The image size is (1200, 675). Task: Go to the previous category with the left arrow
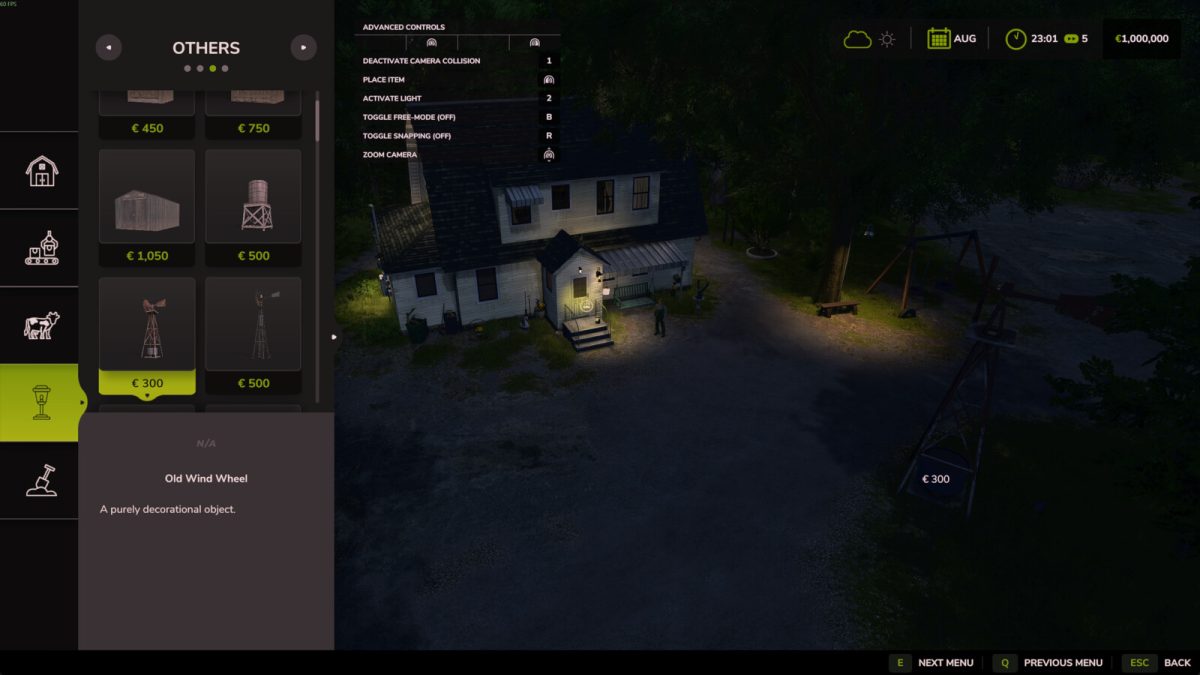[108, 47]
